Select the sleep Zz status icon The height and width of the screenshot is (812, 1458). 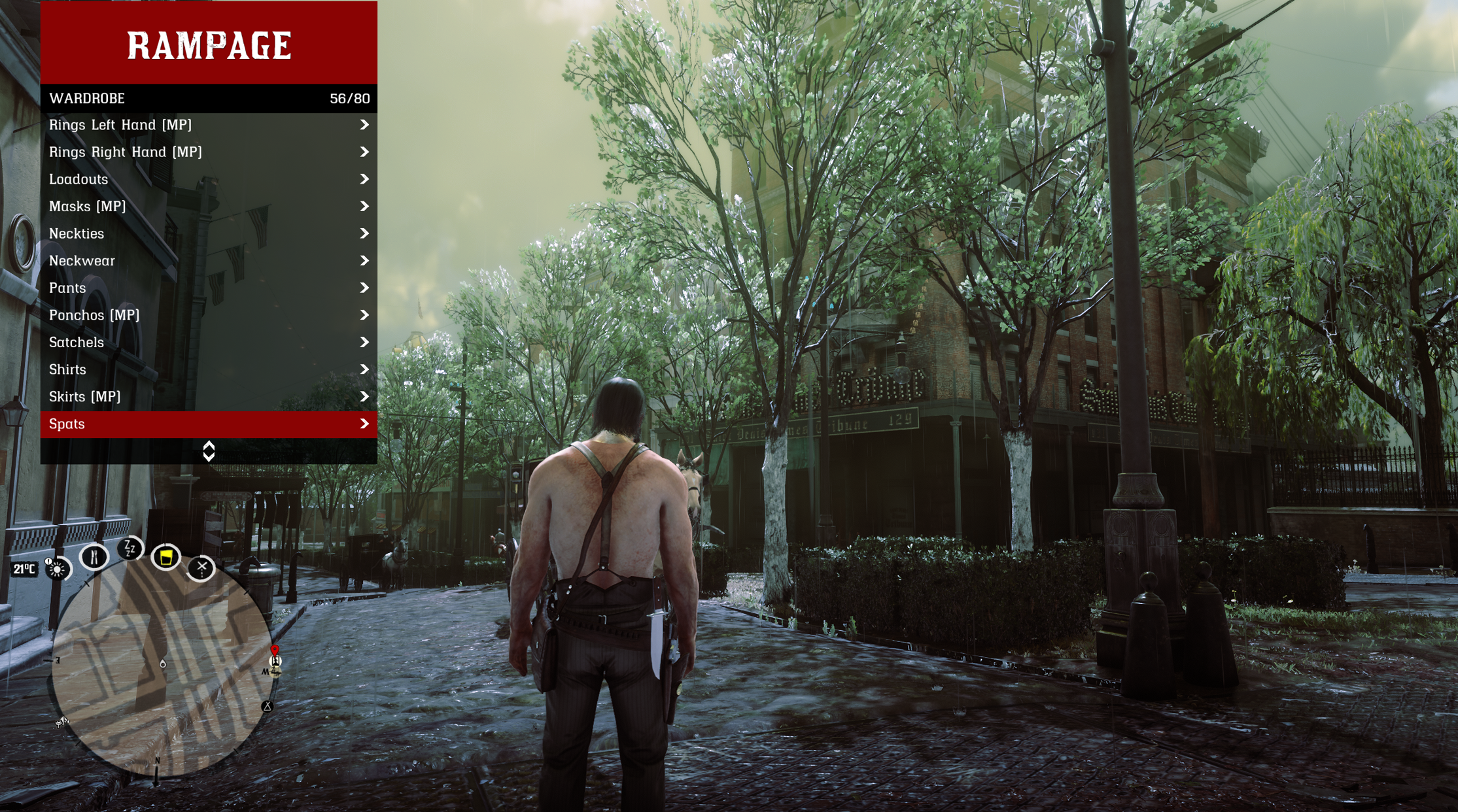130,549
